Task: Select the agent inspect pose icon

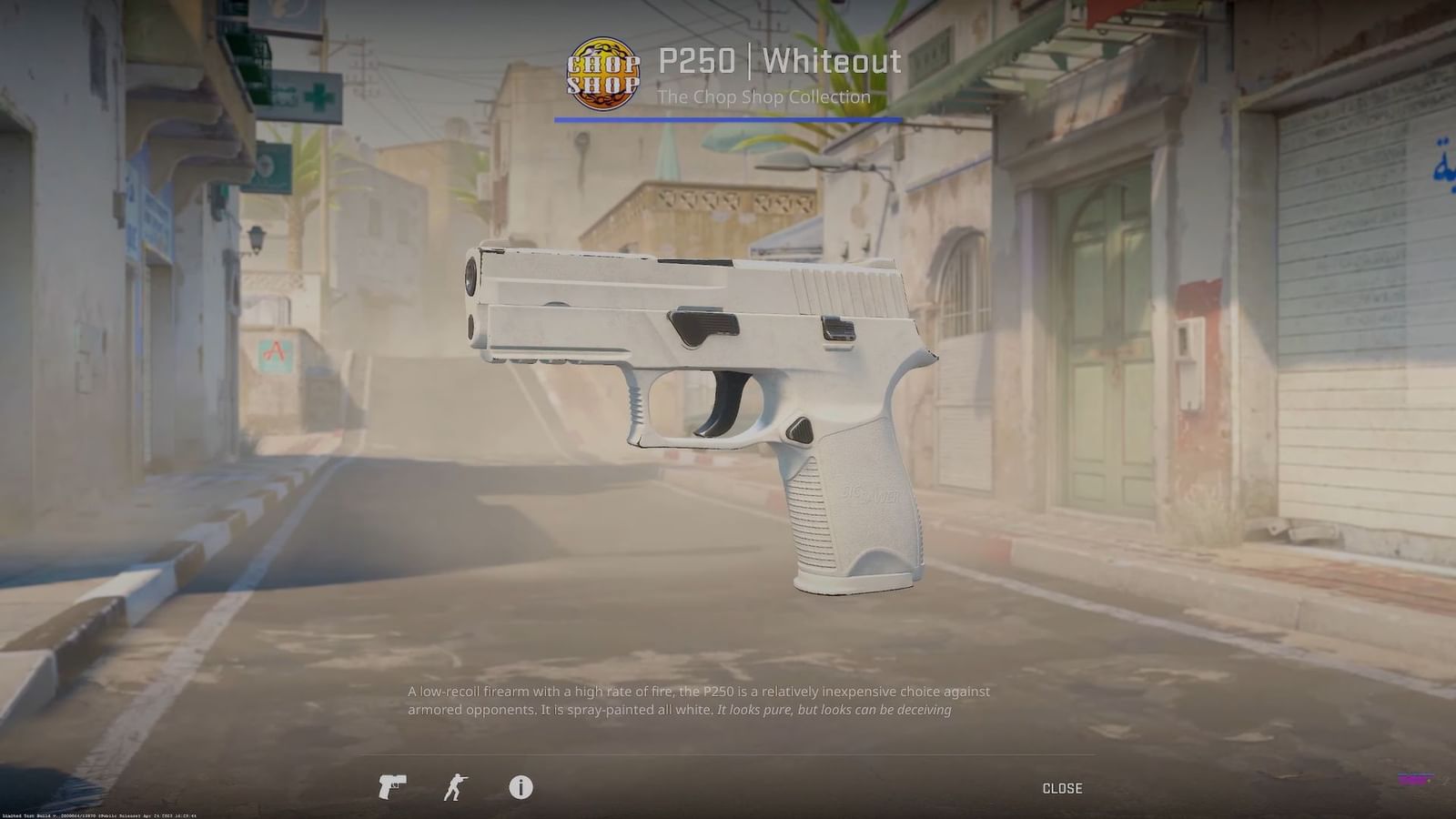Action: pos(457,788)
